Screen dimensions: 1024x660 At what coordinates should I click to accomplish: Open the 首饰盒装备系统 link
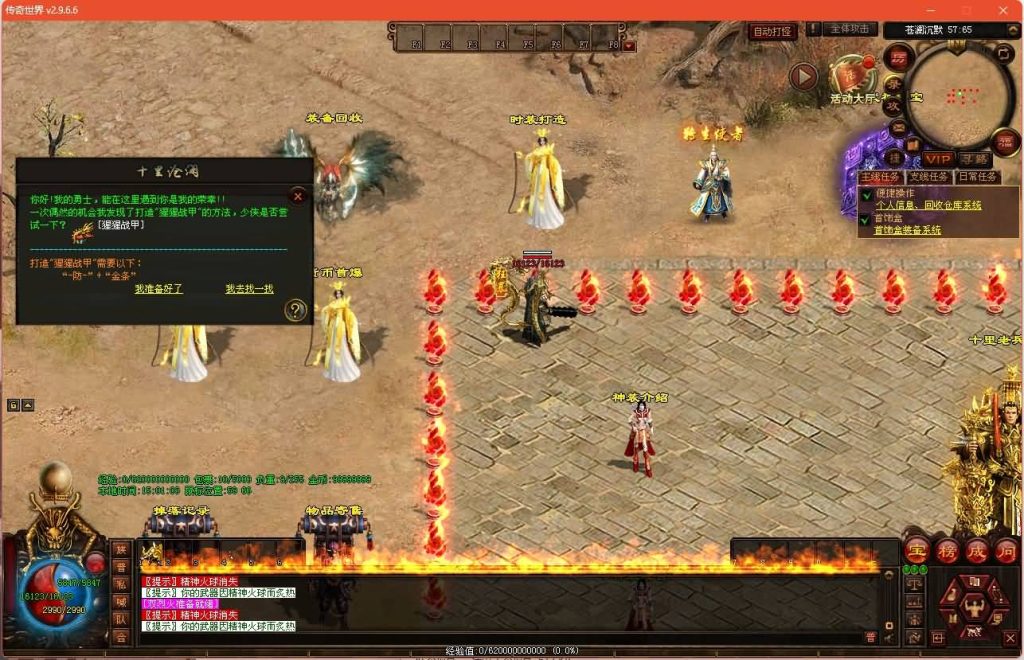pos(907,230)
